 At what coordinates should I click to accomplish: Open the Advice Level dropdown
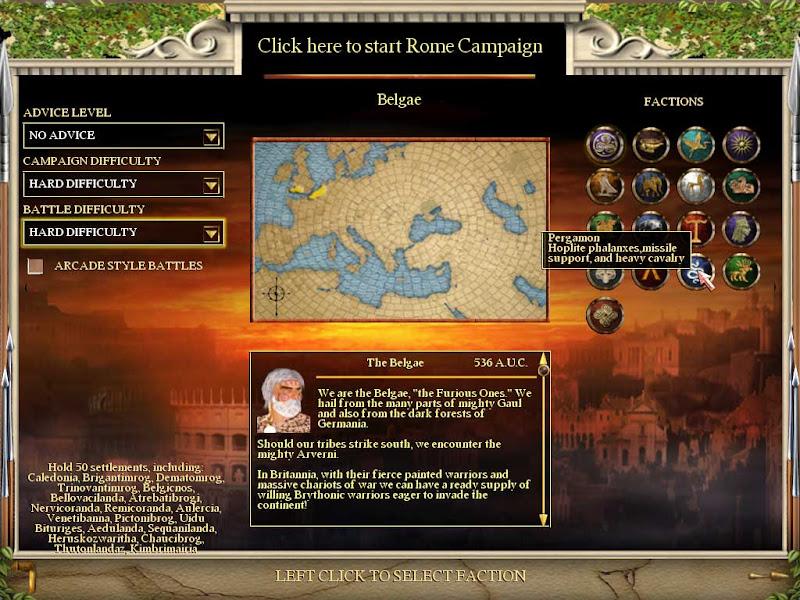pyautogui.click(x=211, y=136)
